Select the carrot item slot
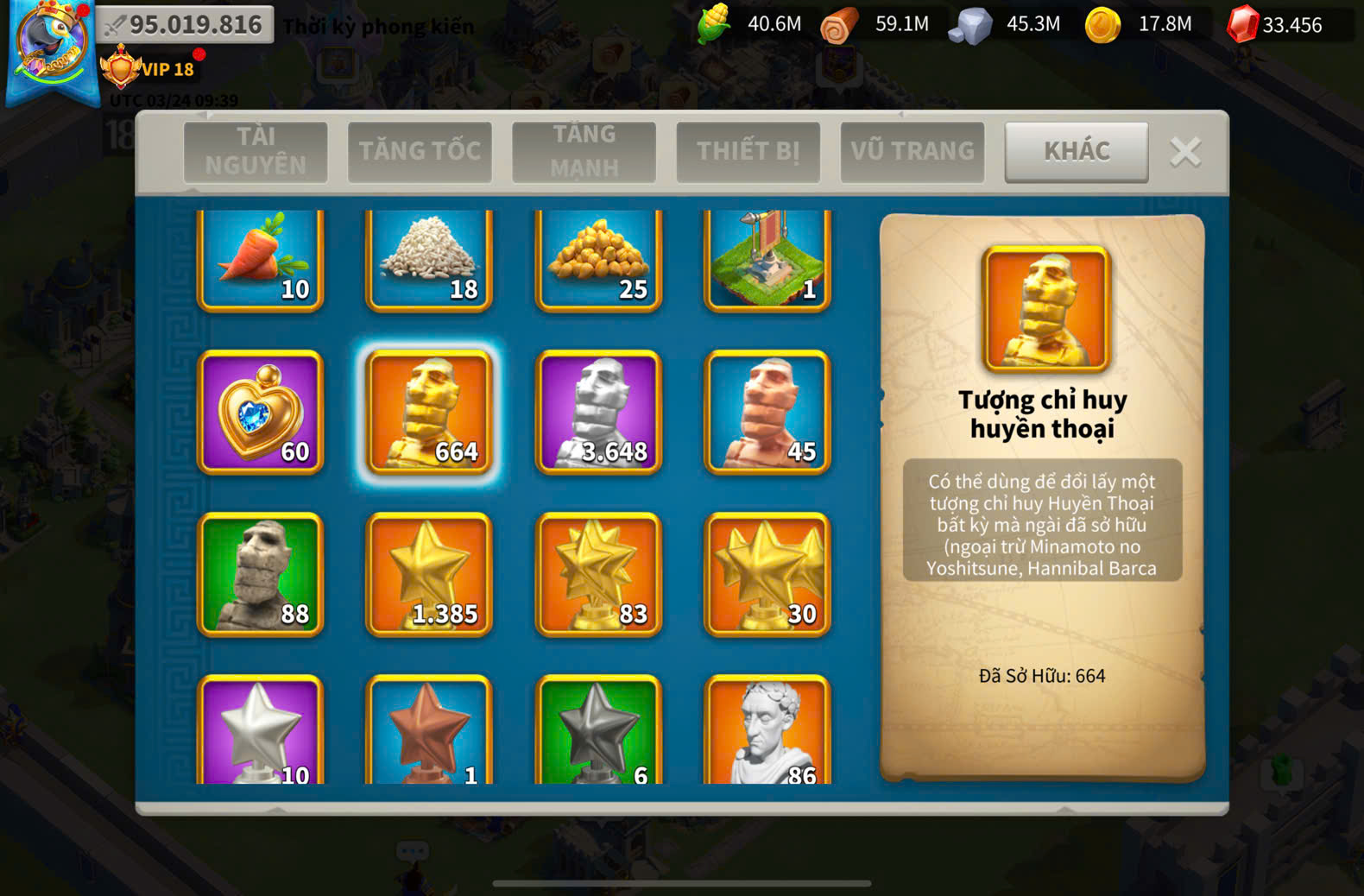The height and width of the screenshot is (896, 1364). [x=261, y=257]
